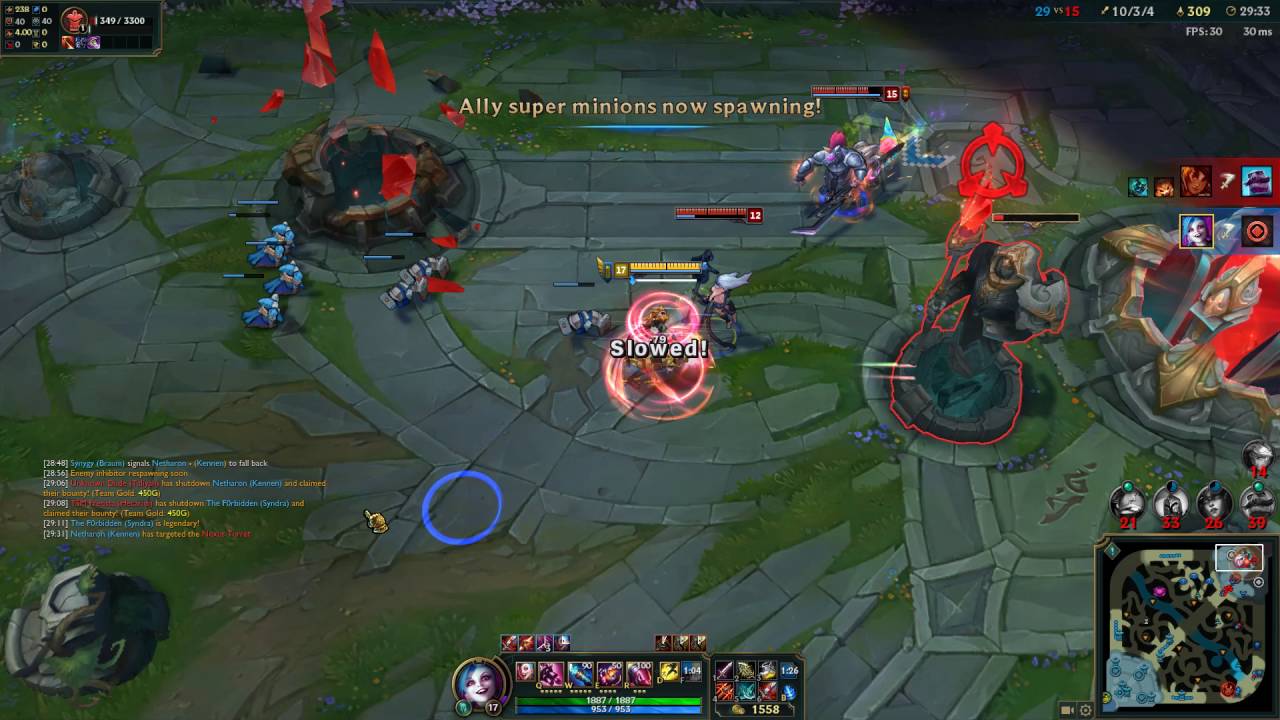This screenshot has width=1280, height=720.
Task: Click Jinx's green health bar
Action: [610, 700]
